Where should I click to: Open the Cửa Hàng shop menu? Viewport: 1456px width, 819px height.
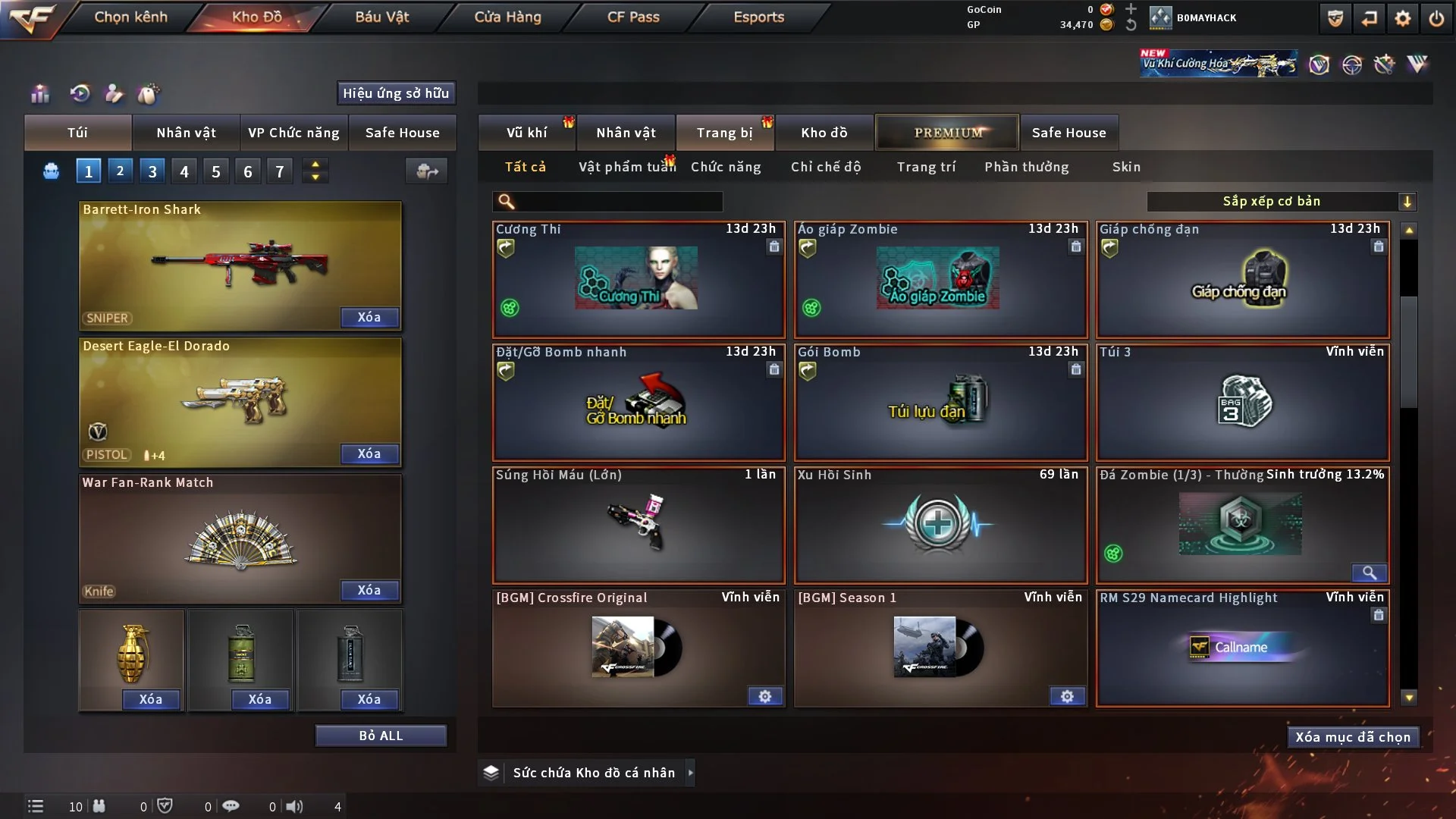(x=507, y=17)
